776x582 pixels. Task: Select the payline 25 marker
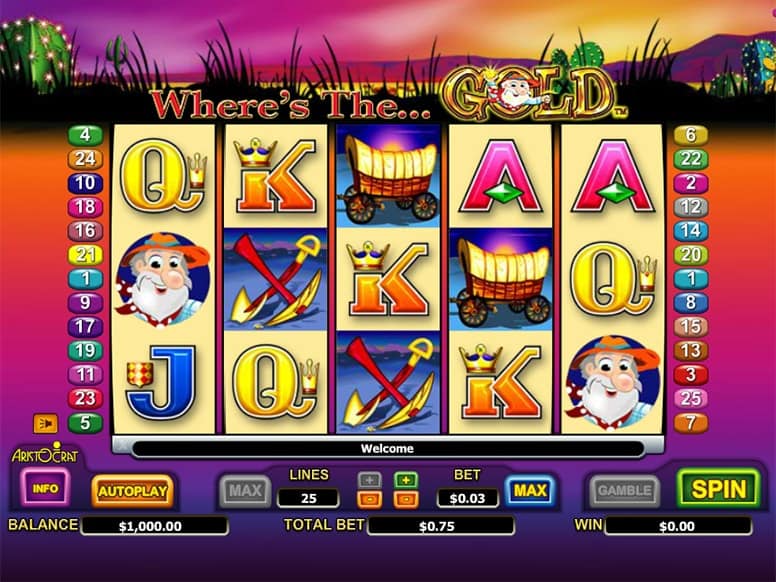click(x=691, y=398)
